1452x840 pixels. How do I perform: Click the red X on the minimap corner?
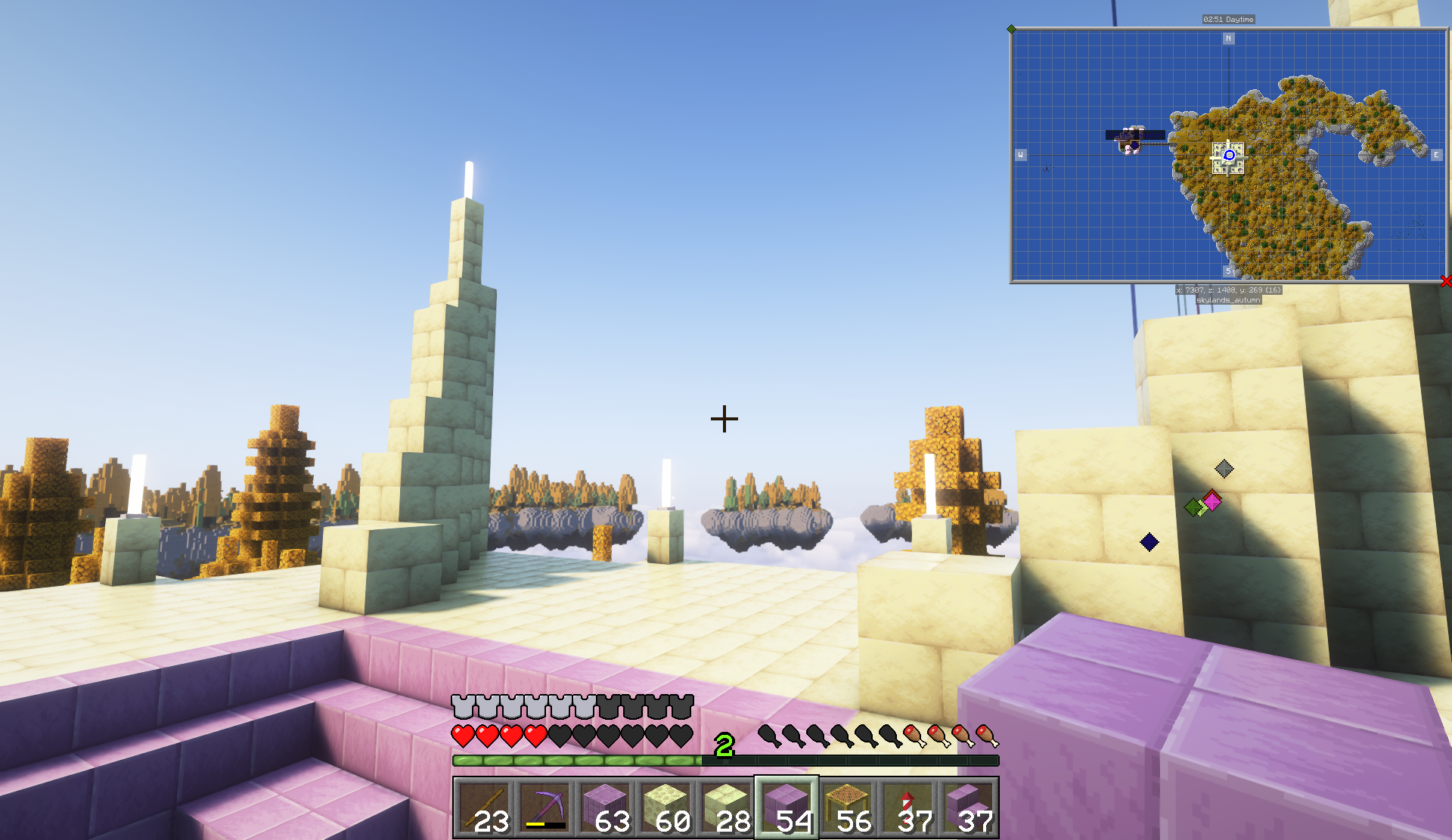tap(1446, 281)
